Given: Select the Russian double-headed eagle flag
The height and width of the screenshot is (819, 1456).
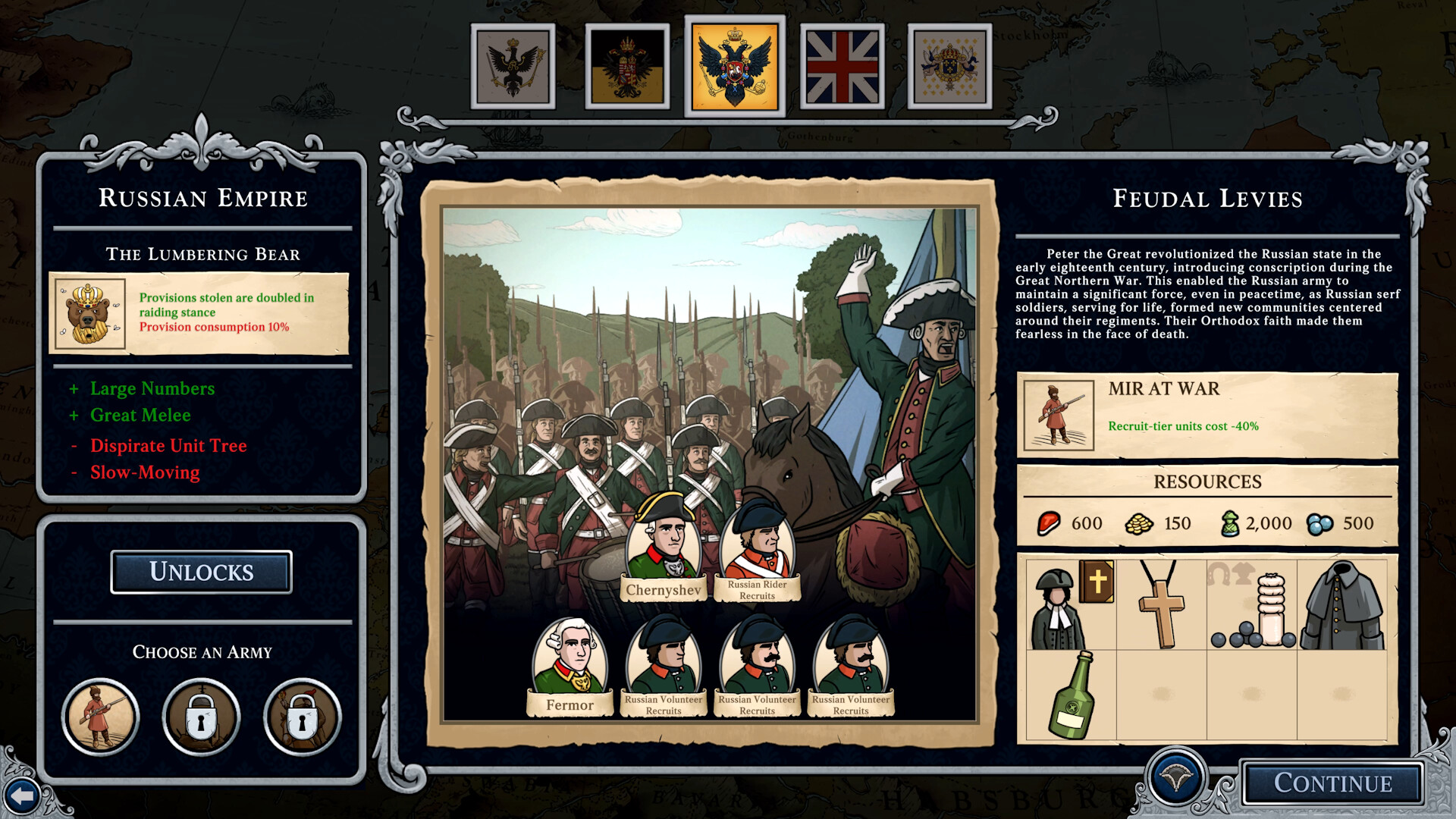Looking at the screenshot, I should [734, 67].
